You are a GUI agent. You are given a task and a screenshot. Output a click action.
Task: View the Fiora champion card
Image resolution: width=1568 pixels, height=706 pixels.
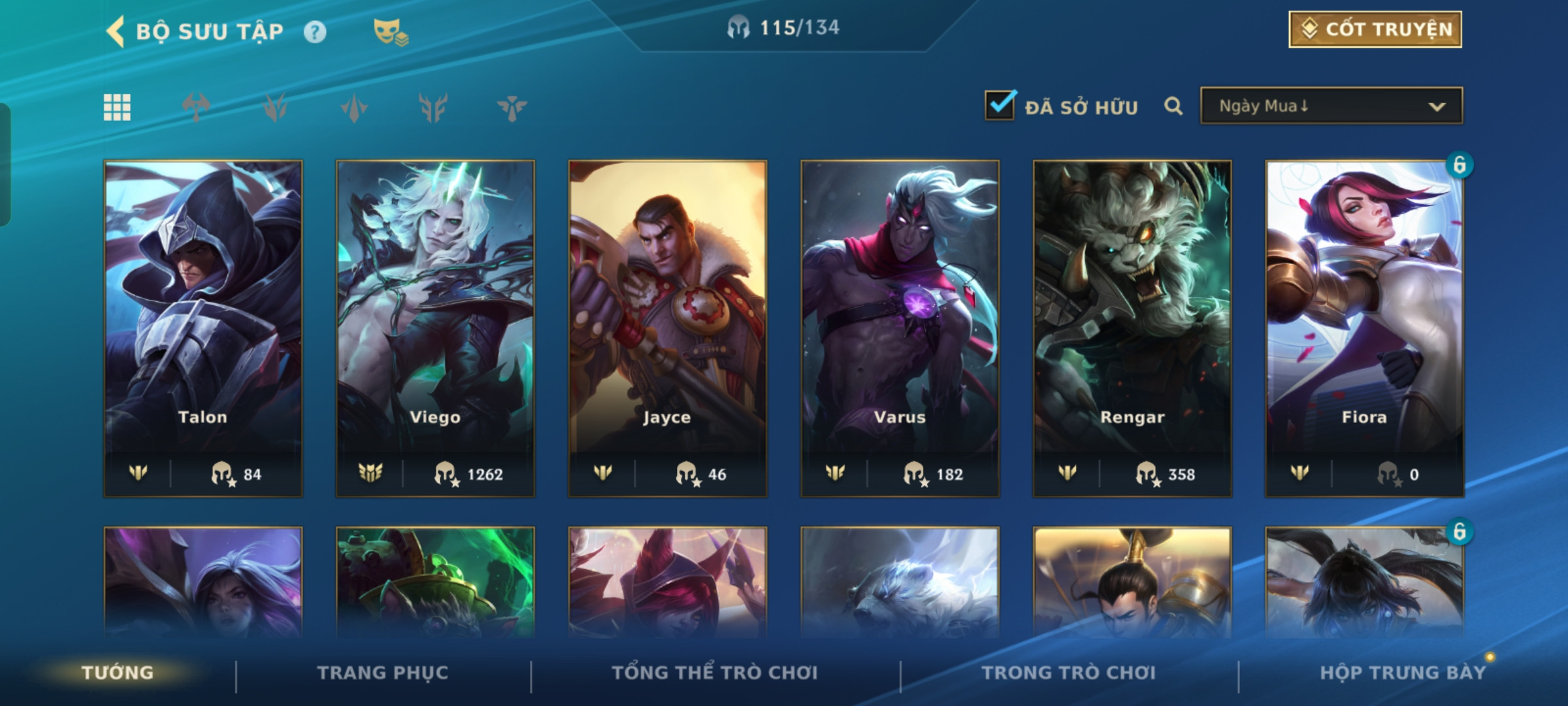point(1364,328)
